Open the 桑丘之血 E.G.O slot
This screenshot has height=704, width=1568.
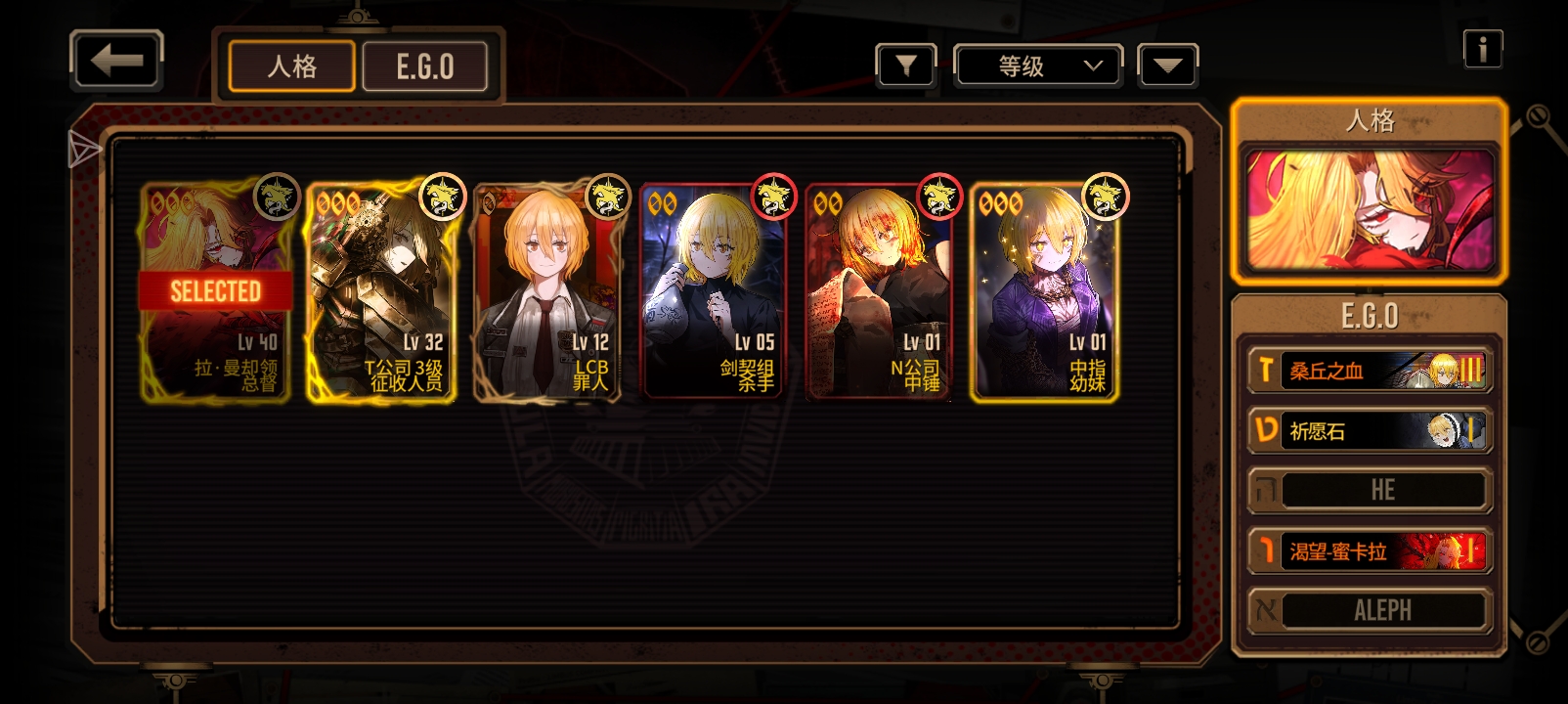pos(1369,371)
